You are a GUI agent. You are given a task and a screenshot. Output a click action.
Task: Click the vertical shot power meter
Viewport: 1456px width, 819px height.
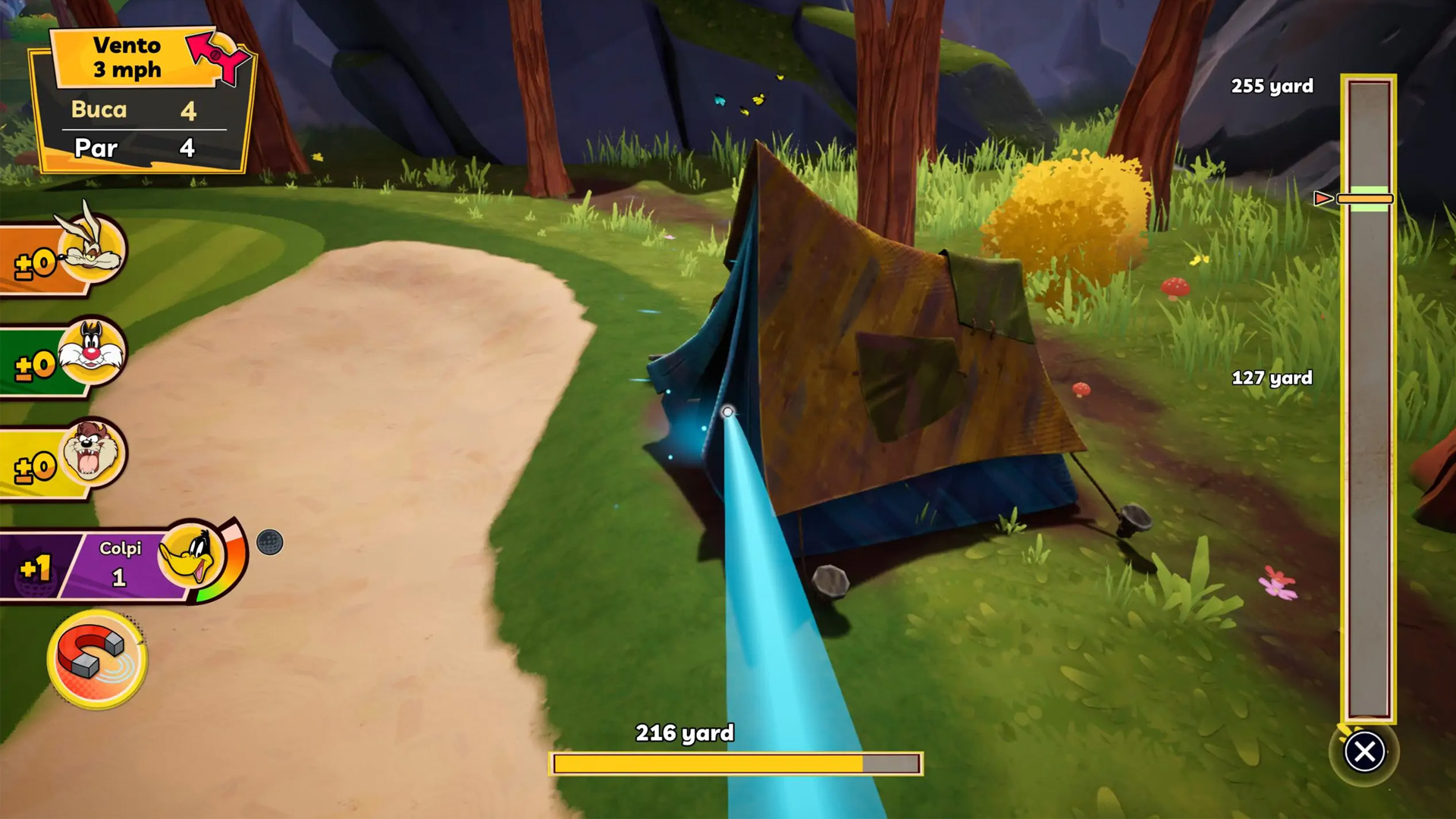(x=1368, y=398)
